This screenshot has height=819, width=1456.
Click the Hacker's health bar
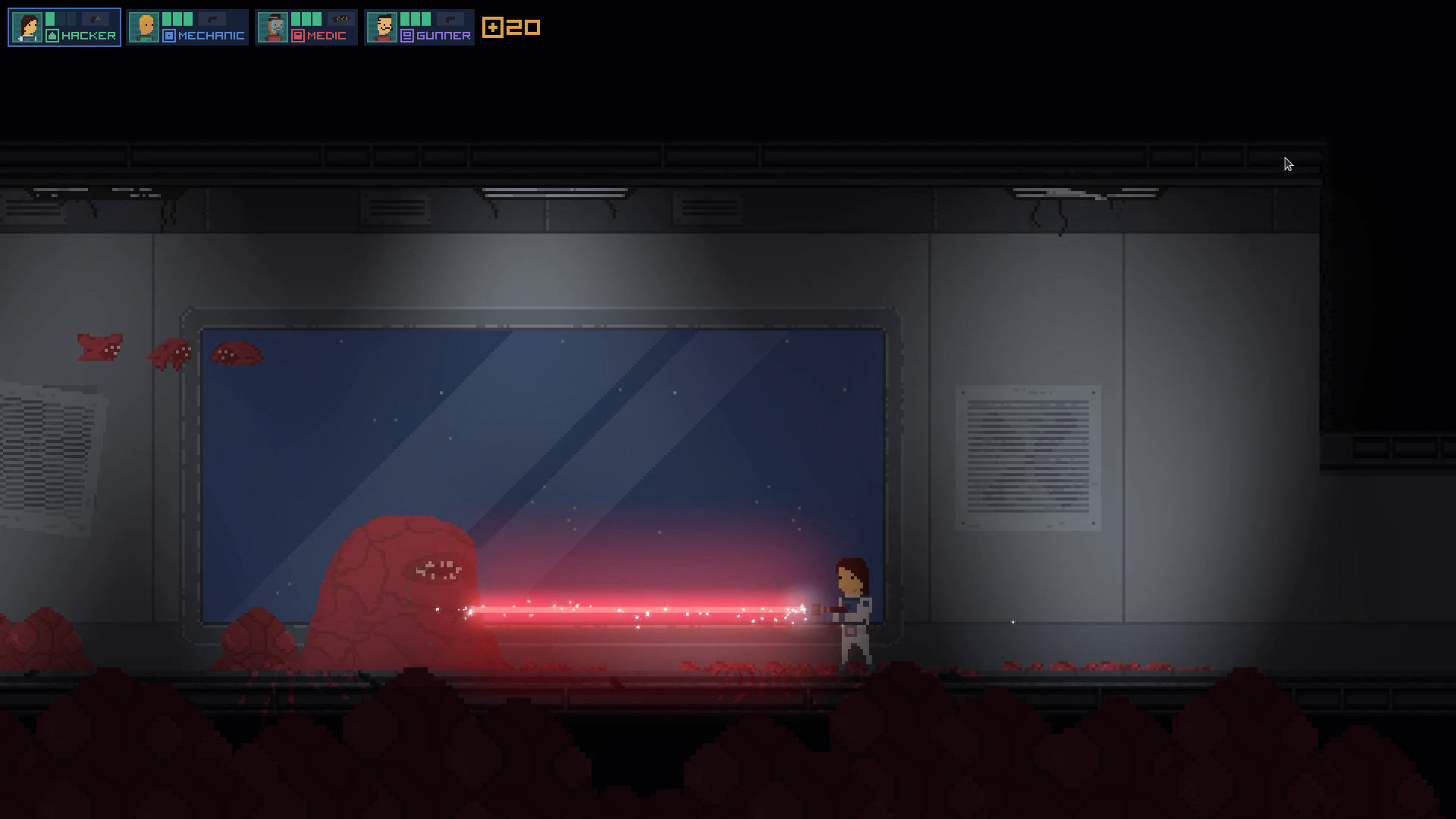click(x=51, y=17)
